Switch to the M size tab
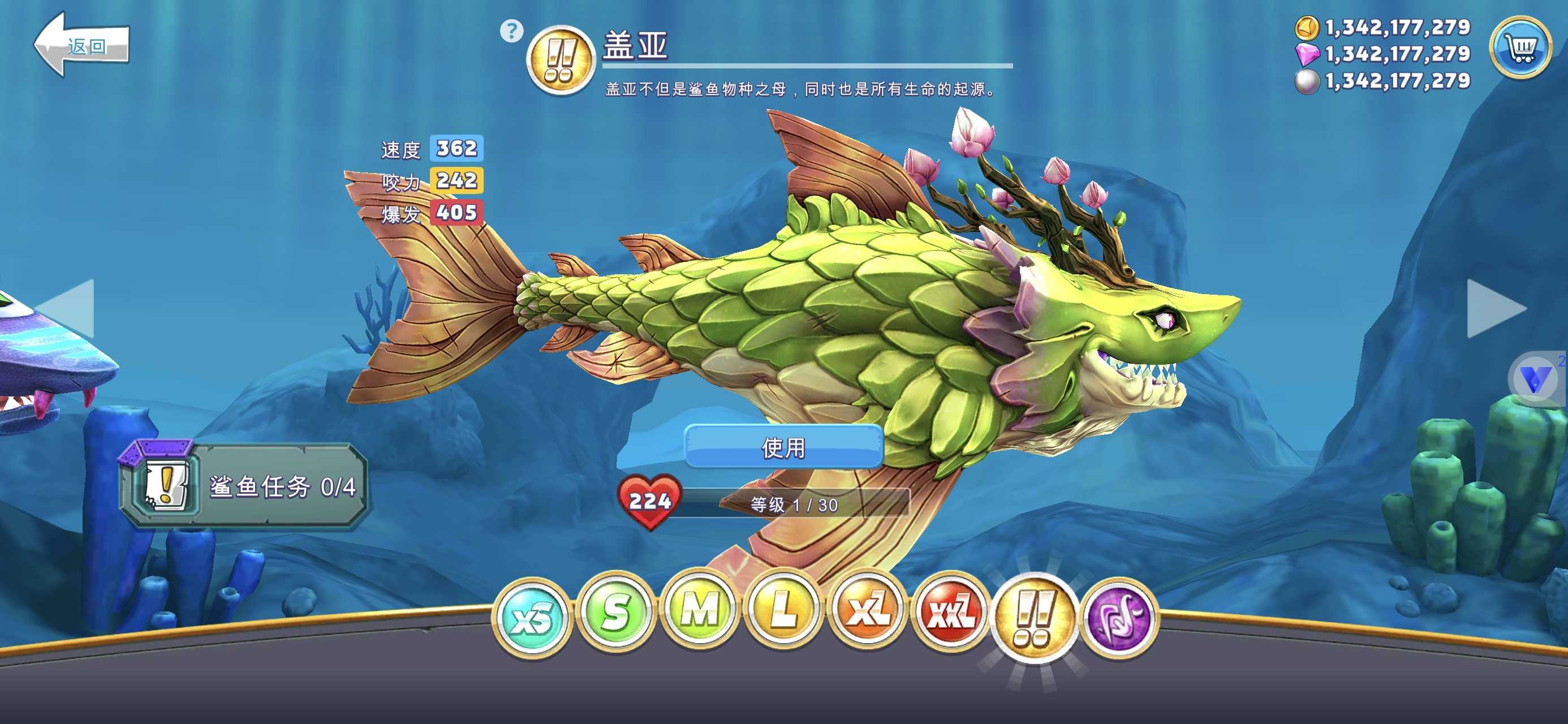The image size is (1568, 724). pyautogui.click(x=699, y=609)
